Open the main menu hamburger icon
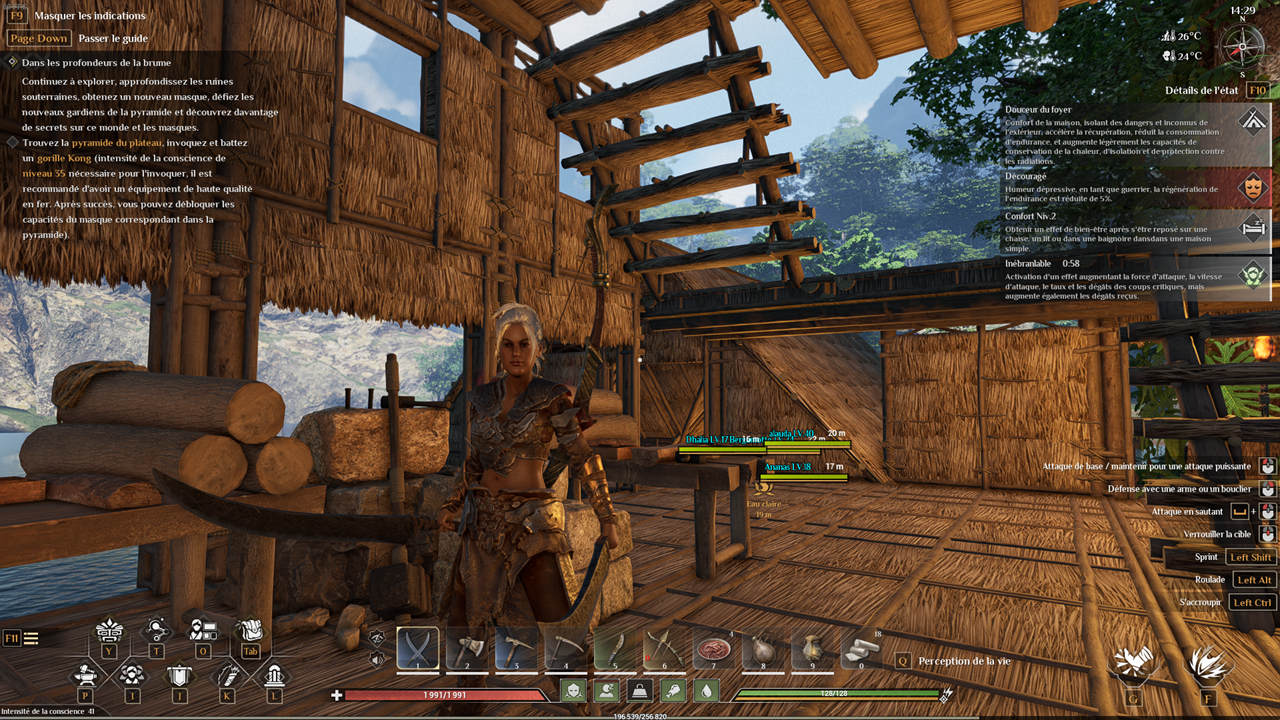 tap(32, 638)
